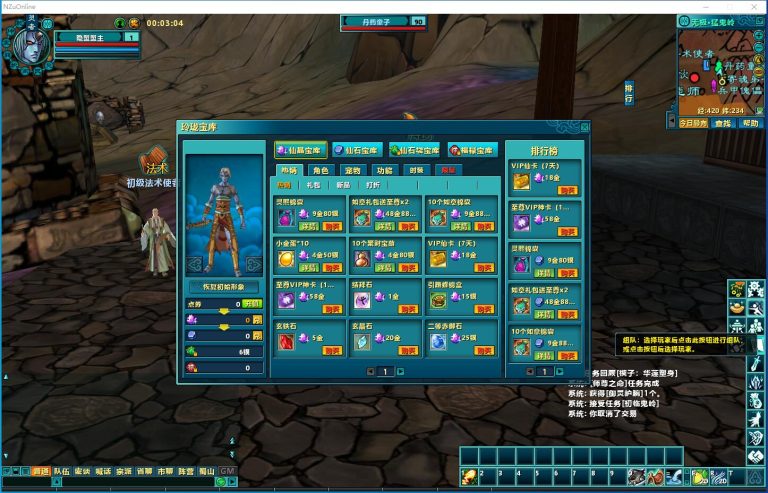Show the 打折 discount sub-category
This screenshot has width=768, height=493.
click(x=372, y=185)
